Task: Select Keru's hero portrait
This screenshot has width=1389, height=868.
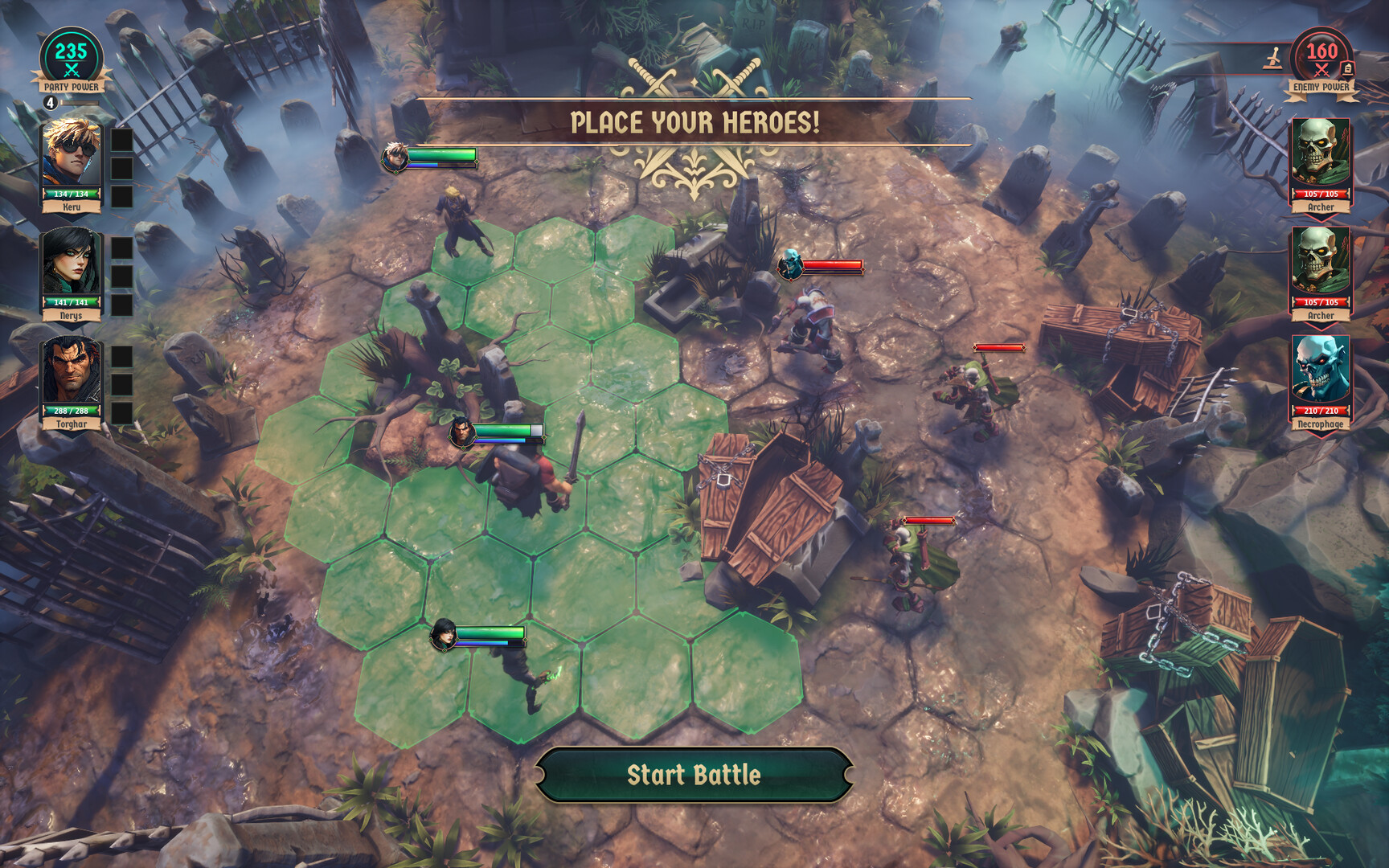Action: click(x=72, y=156)
